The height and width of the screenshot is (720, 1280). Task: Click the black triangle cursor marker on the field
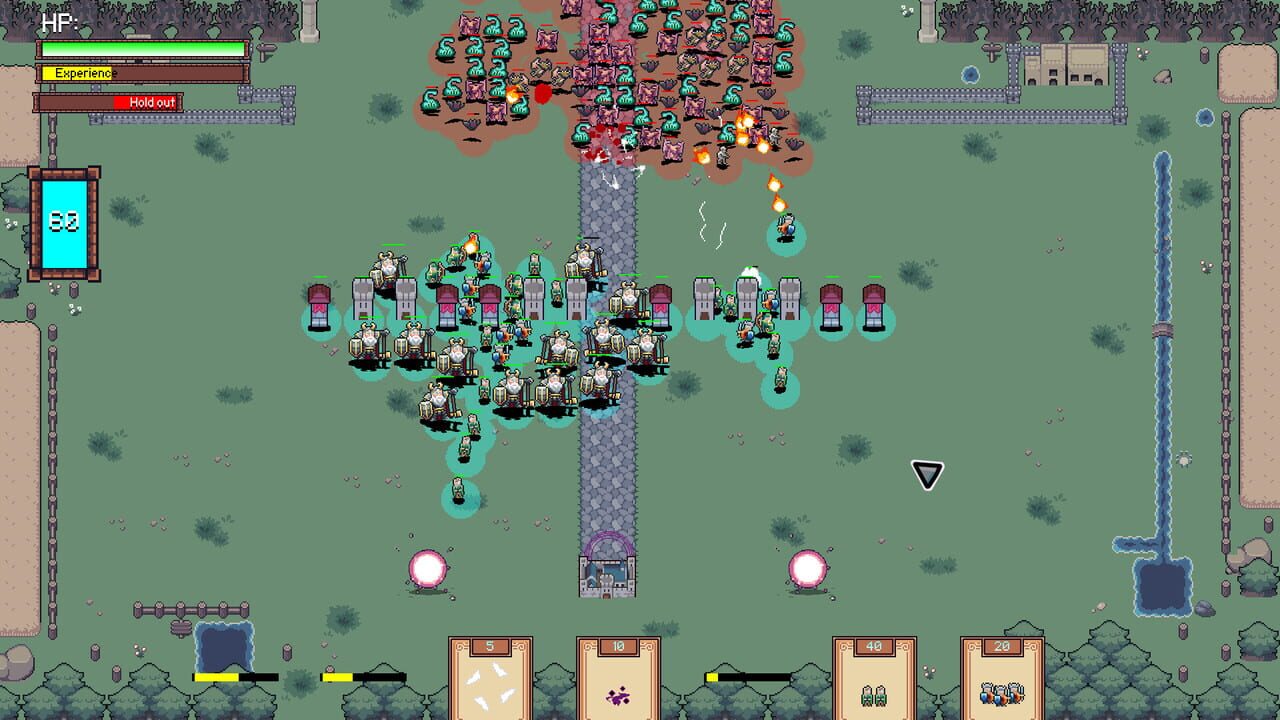coord(925,475)
